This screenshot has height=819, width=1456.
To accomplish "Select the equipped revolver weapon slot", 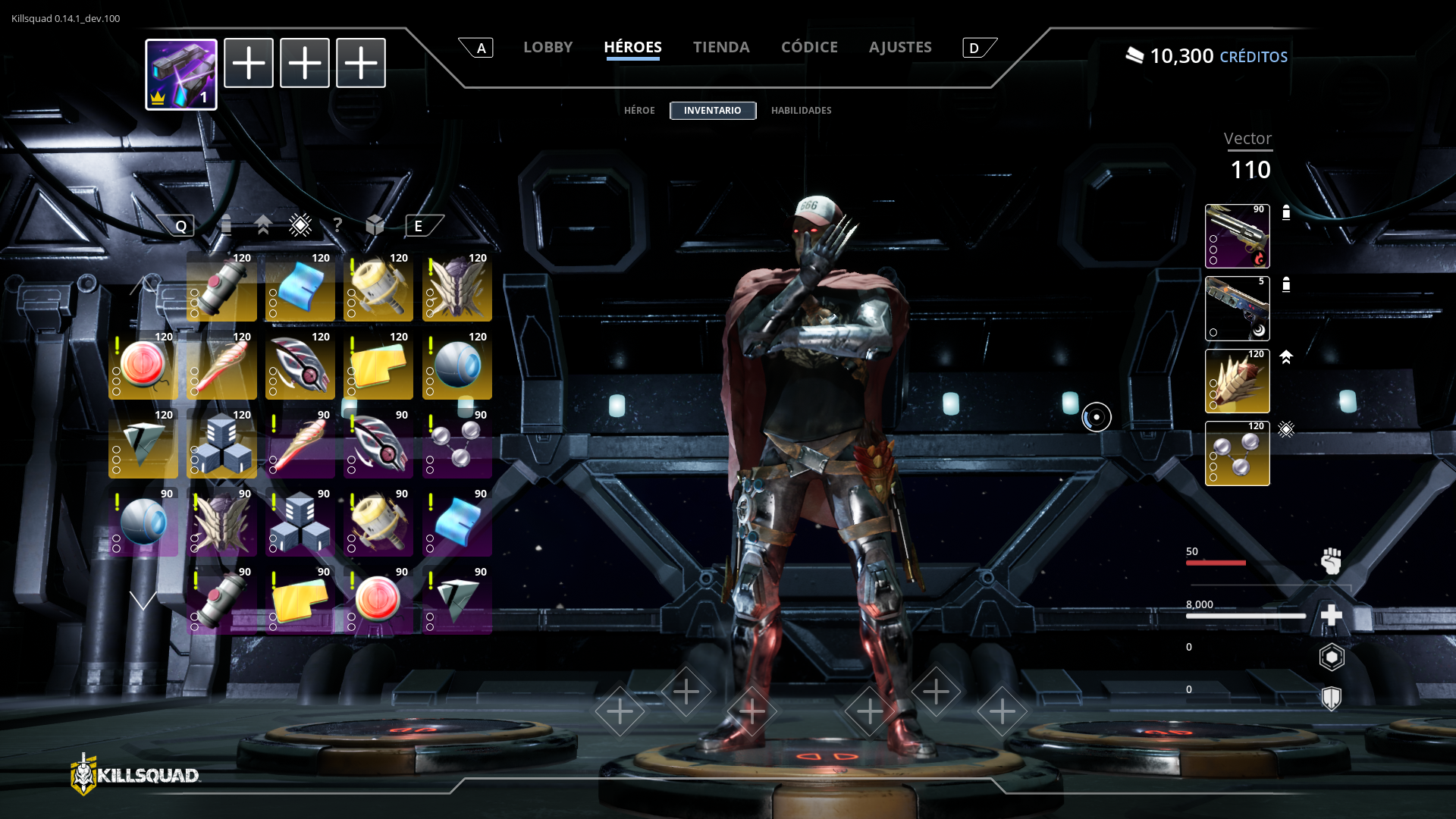I will click(x=1237, y=236).
